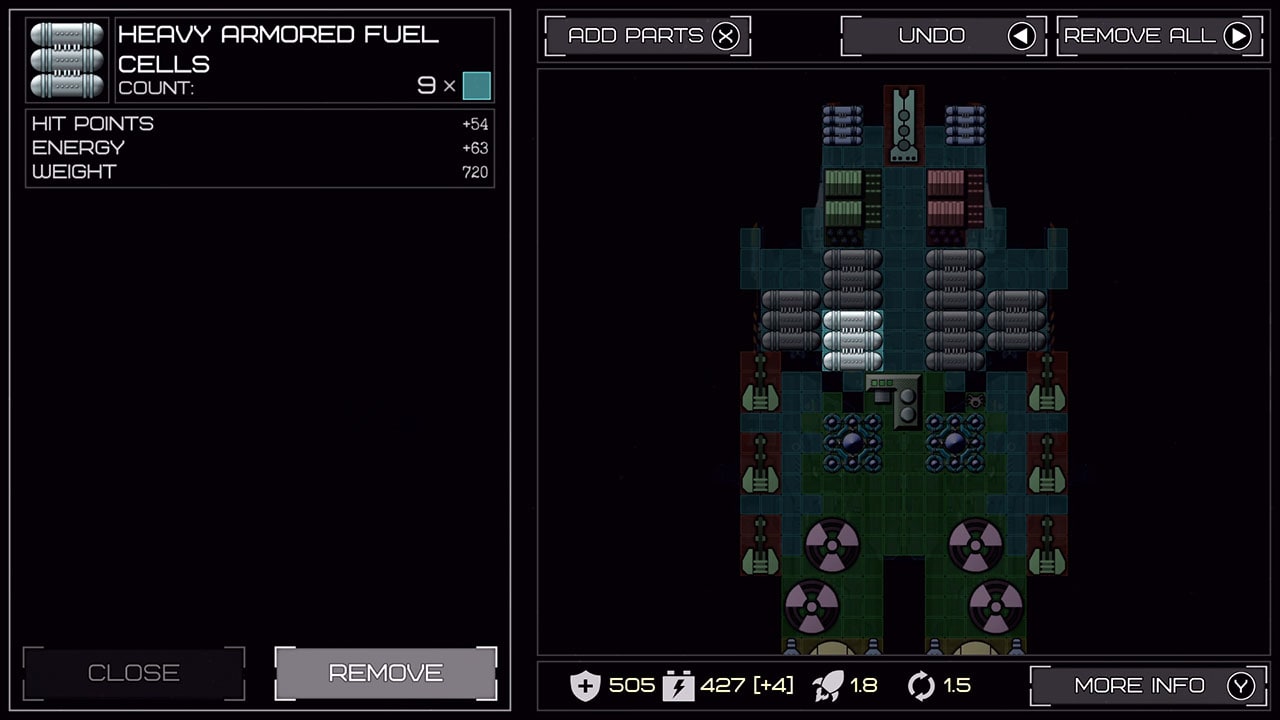Undo the last ship change
This screenshot has height=720, width=1280.
pos(930,35)
